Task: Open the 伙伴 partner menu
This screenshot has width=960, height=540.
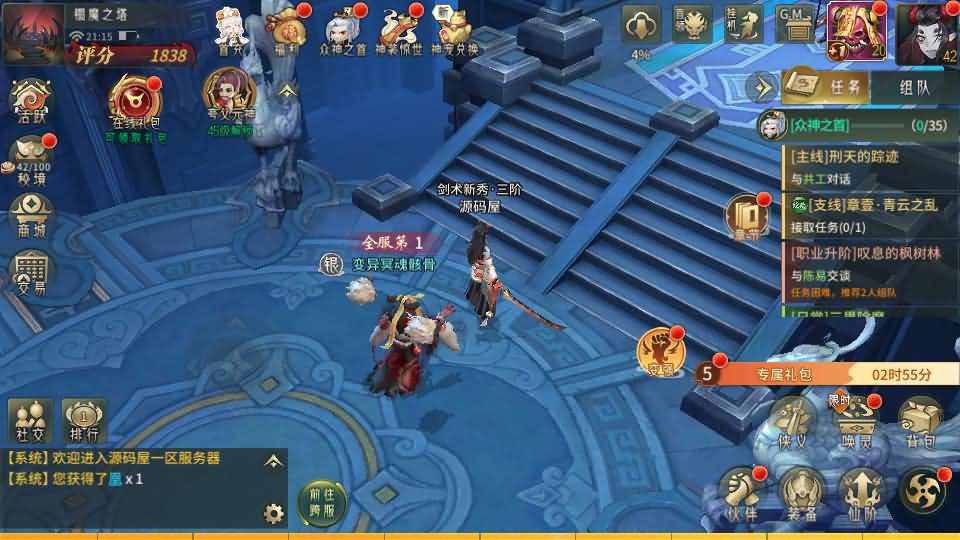Action: click(x=741, y=493)
